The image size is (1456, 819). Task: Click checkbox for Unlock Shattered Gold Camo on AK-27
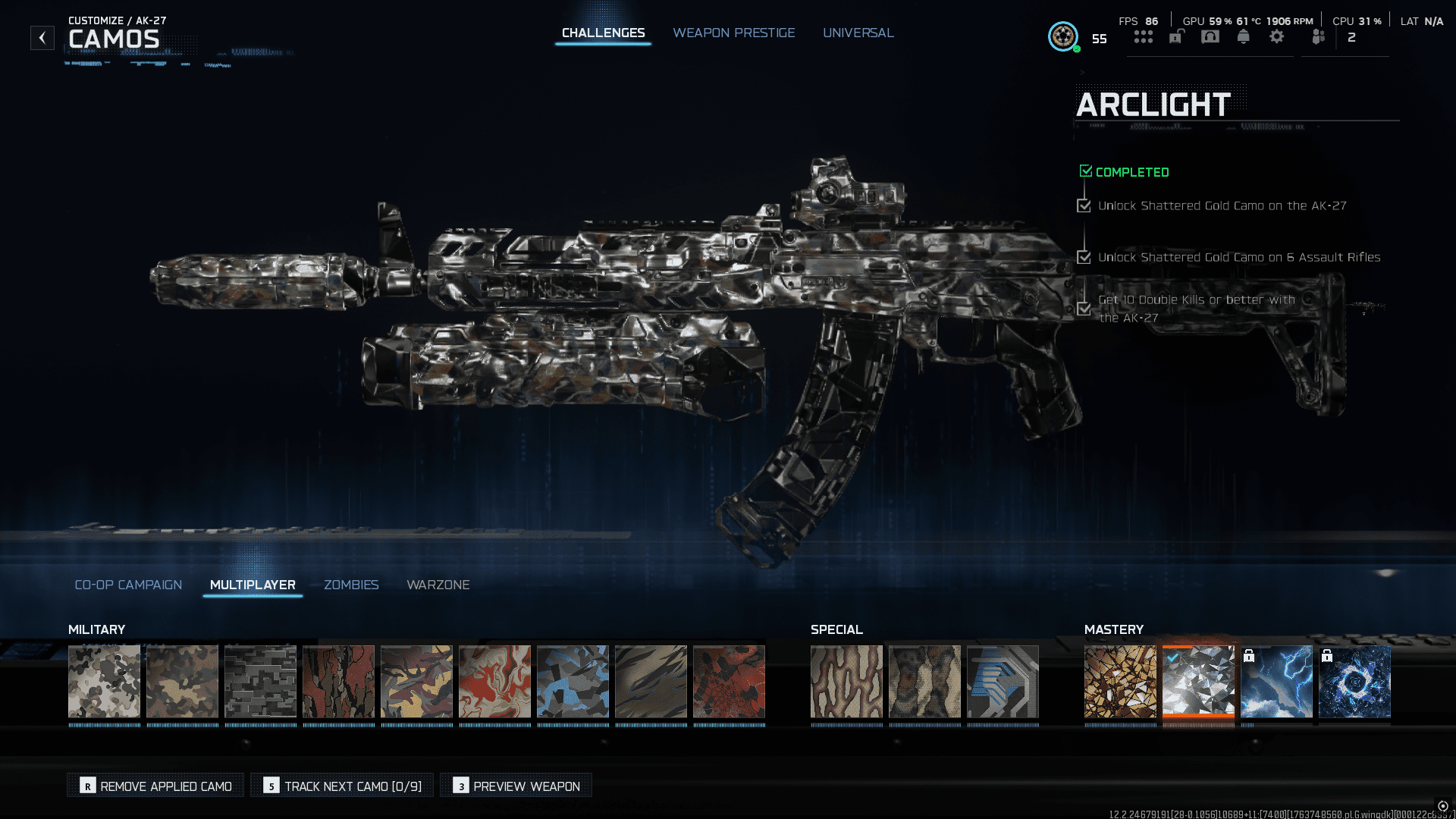[1084, 206]
